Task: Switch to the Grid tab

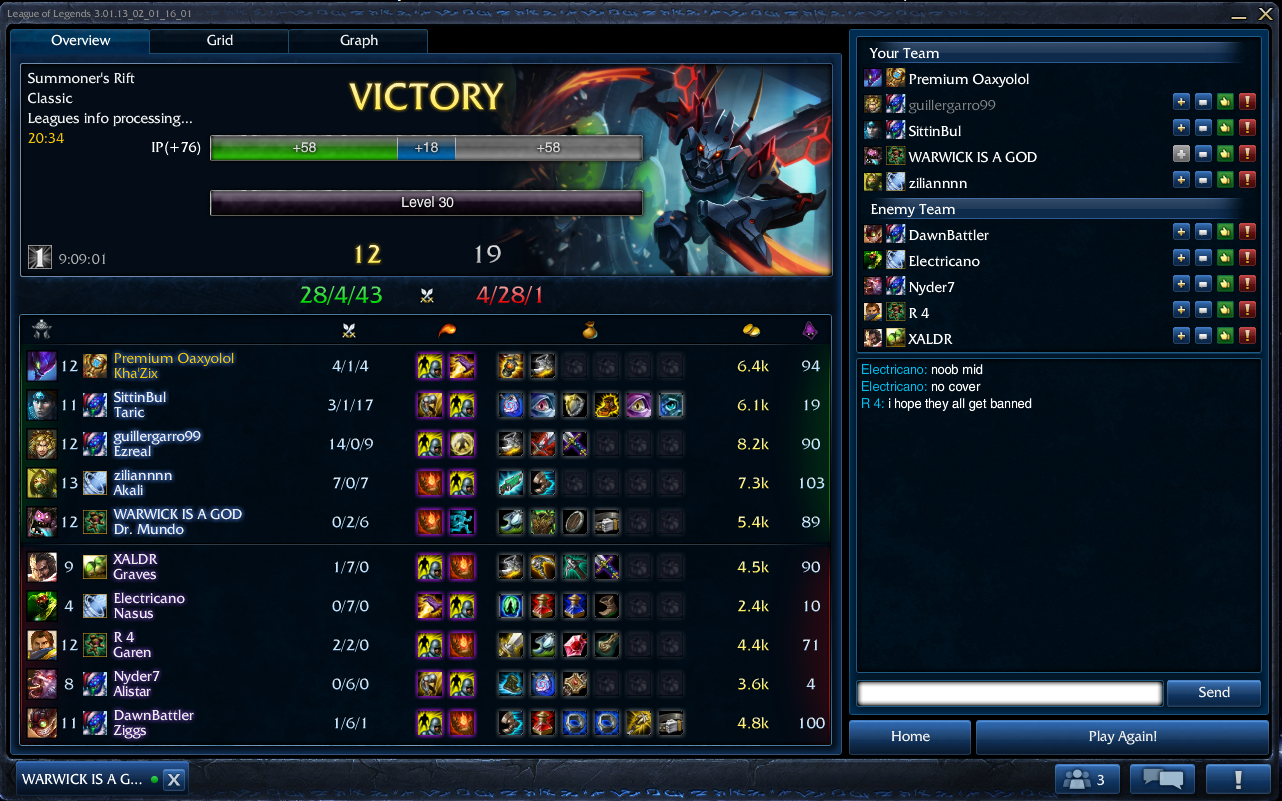Action: tap(220, 41)
